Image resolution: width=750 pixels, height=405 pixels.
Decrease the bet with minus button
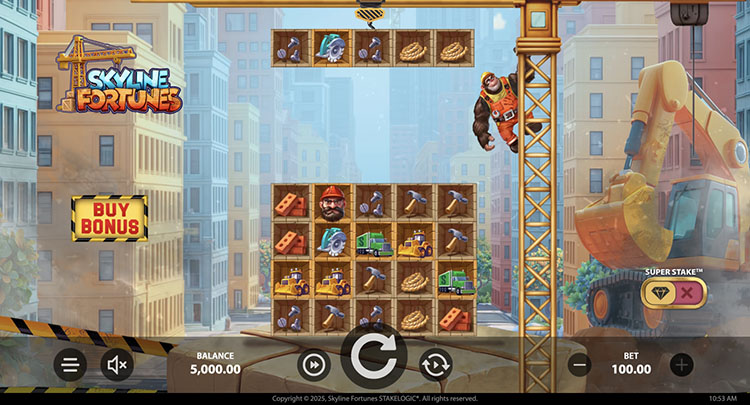579,365
